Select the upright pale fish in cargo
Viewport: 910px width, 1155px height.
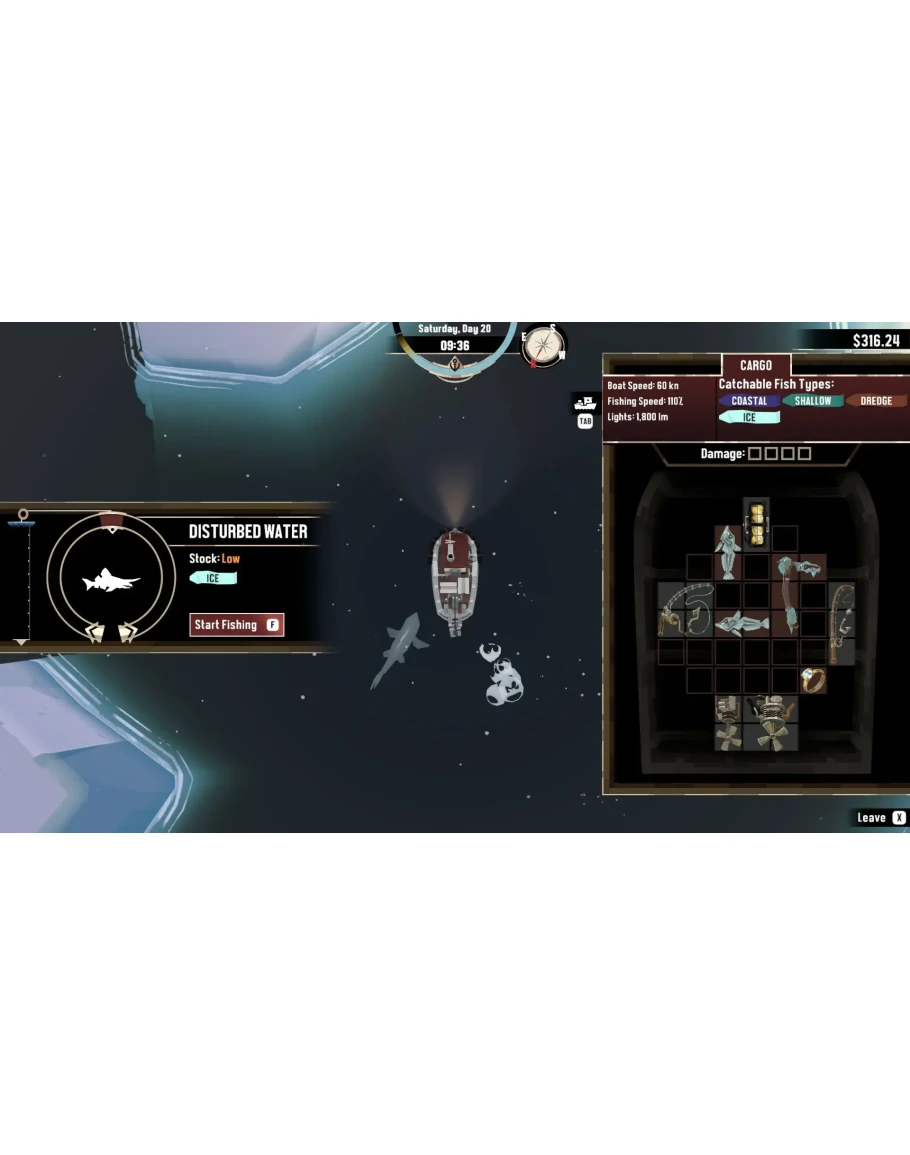point(727,551)
